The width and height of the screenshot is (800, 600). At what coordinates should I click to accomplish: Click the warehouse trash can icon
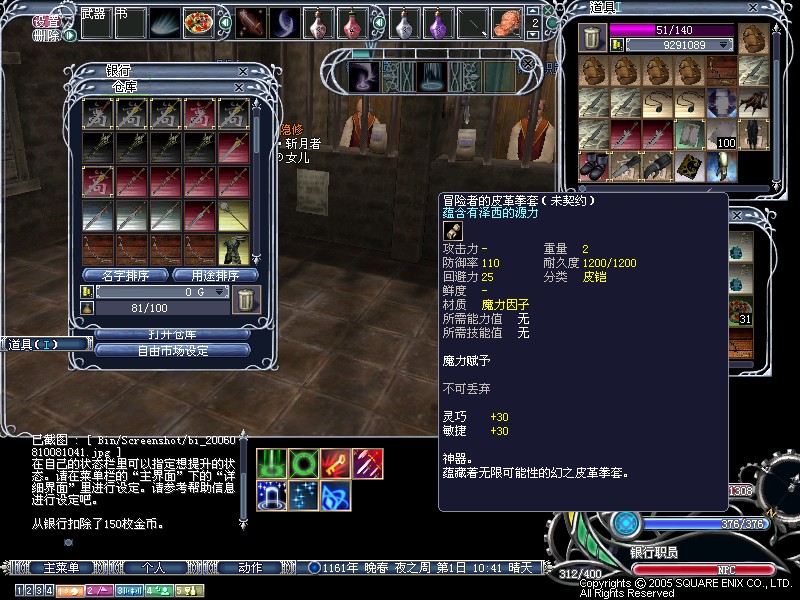(244, 296)
